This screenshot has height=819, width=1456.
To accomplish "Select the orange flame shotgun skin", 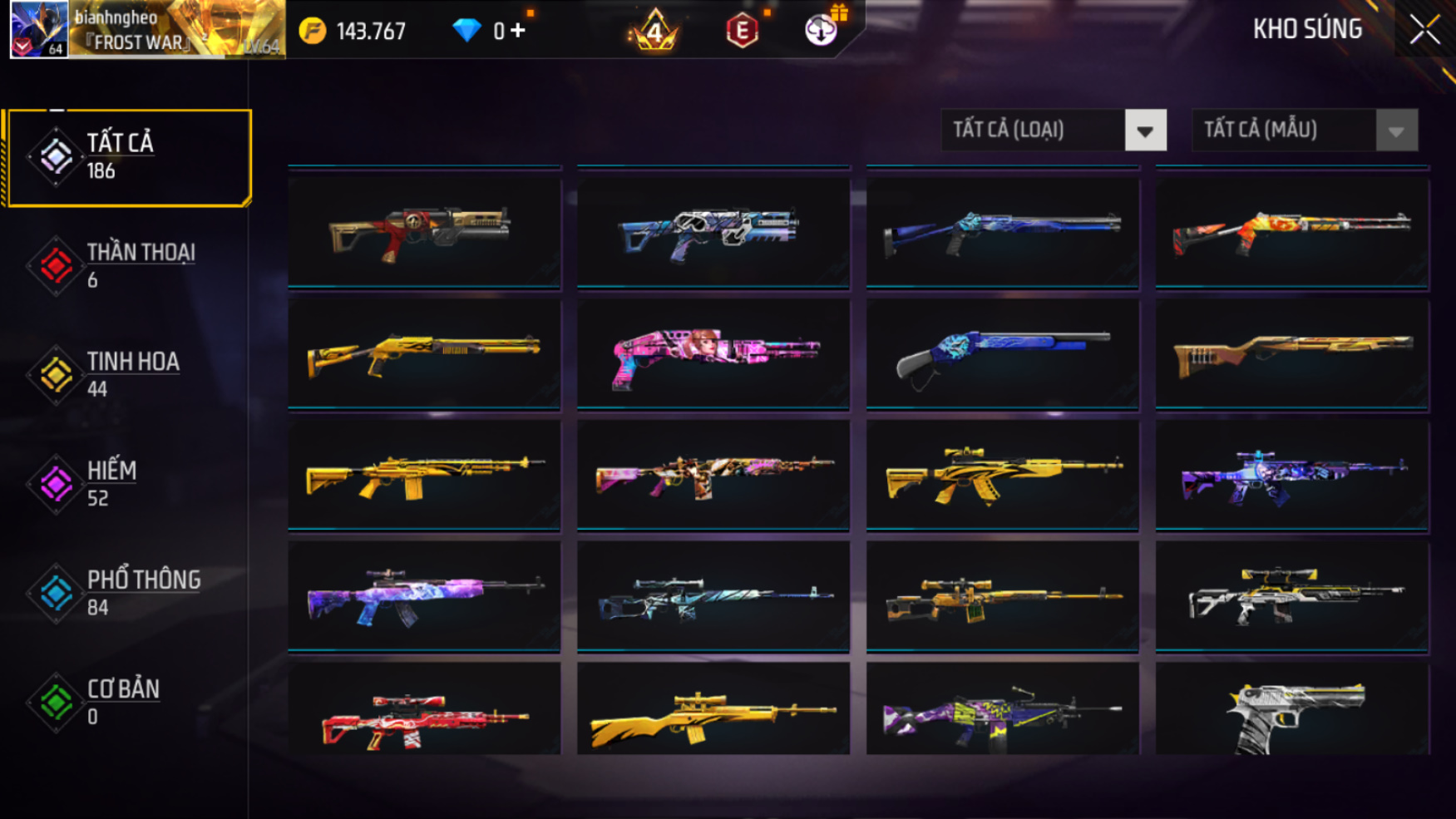I will pos(1291,232).
